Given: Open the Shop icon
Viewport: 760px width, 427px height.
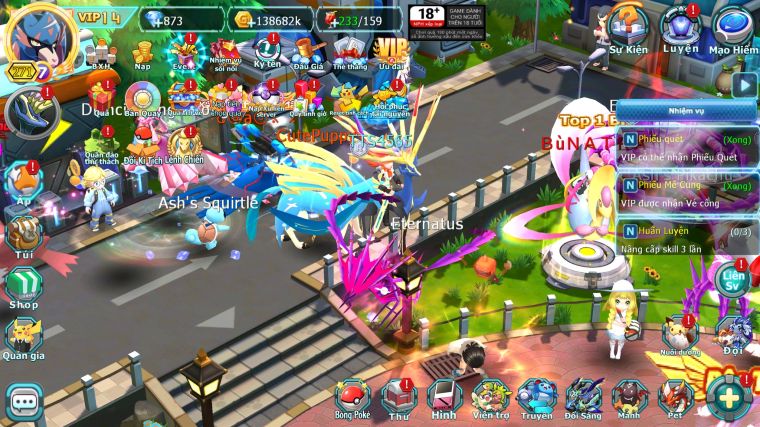Looking at the screenshot, I should click(x=23, y=286).
